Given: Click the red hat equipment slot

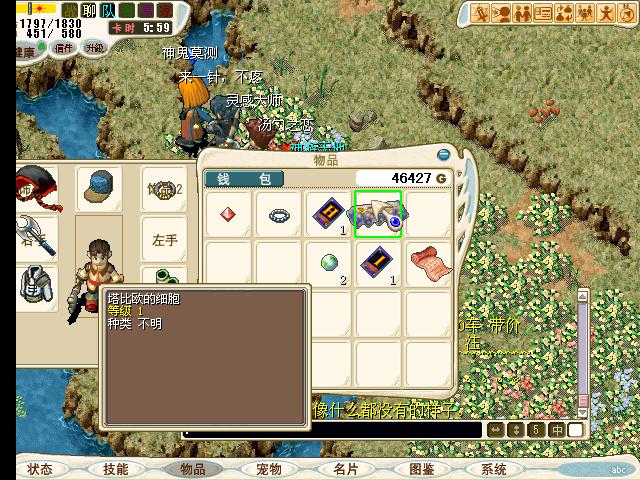Looking at the screenshot, I should [x=34, y=186].
